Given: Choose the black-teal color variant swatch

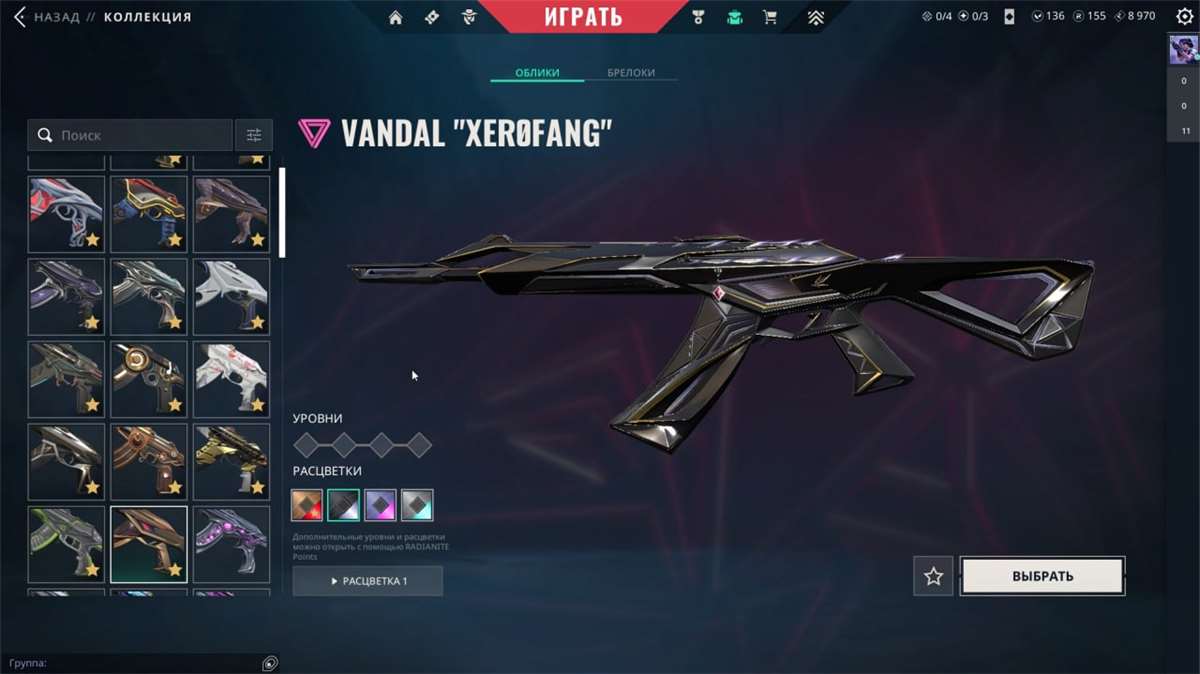Looking at the screenshot, I should tap(344, 505).
